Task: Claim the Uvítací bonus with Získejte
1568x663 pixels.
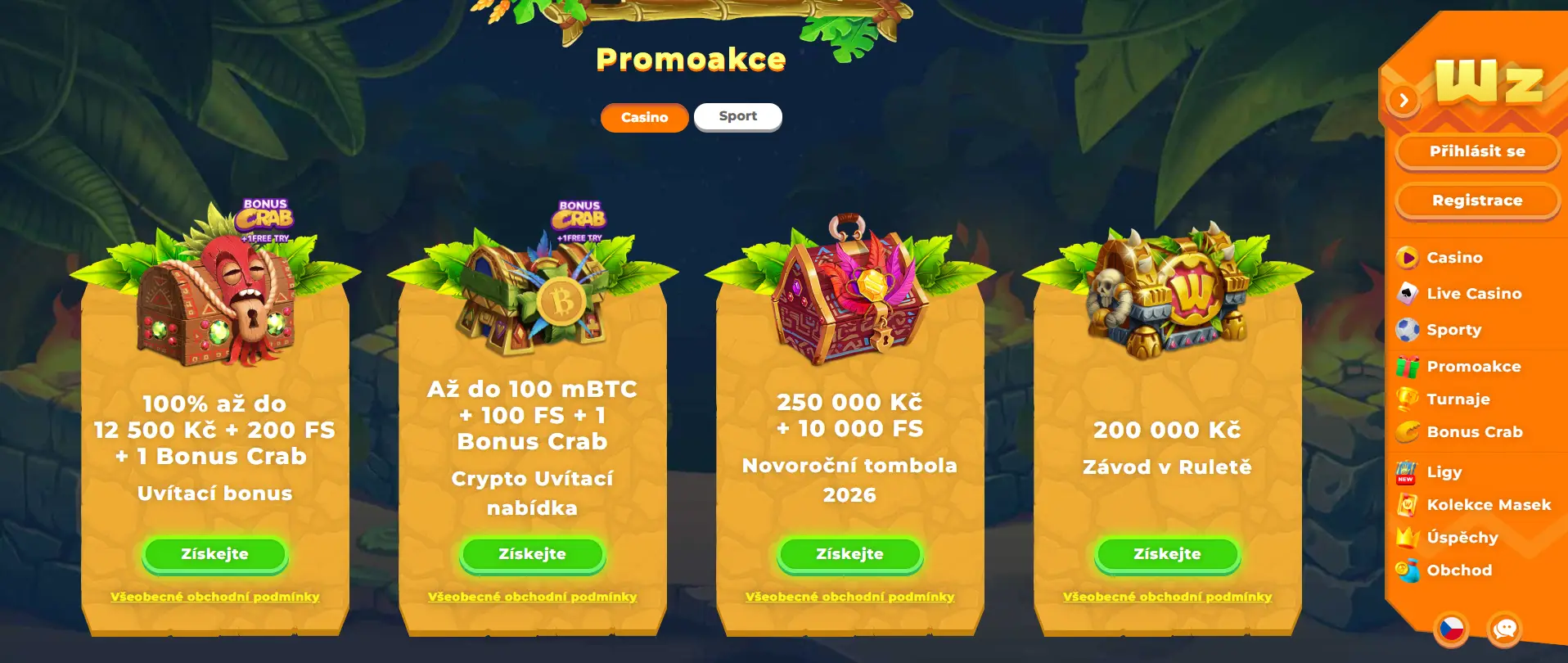Action: pos(215,554)
